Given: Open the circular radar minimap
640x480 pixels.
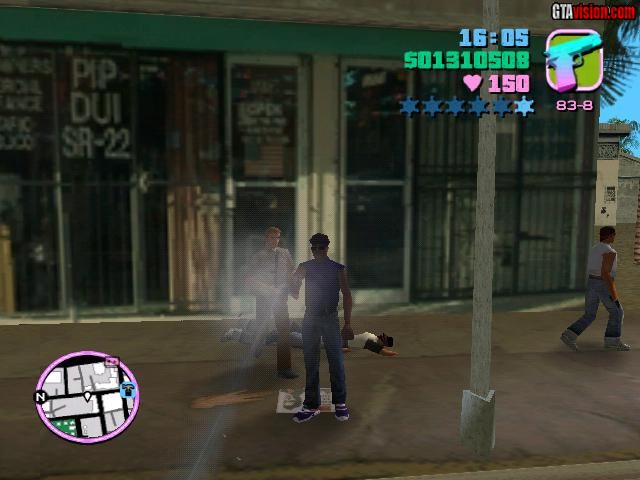Looking at the screenshot, I should click(87, 397).
